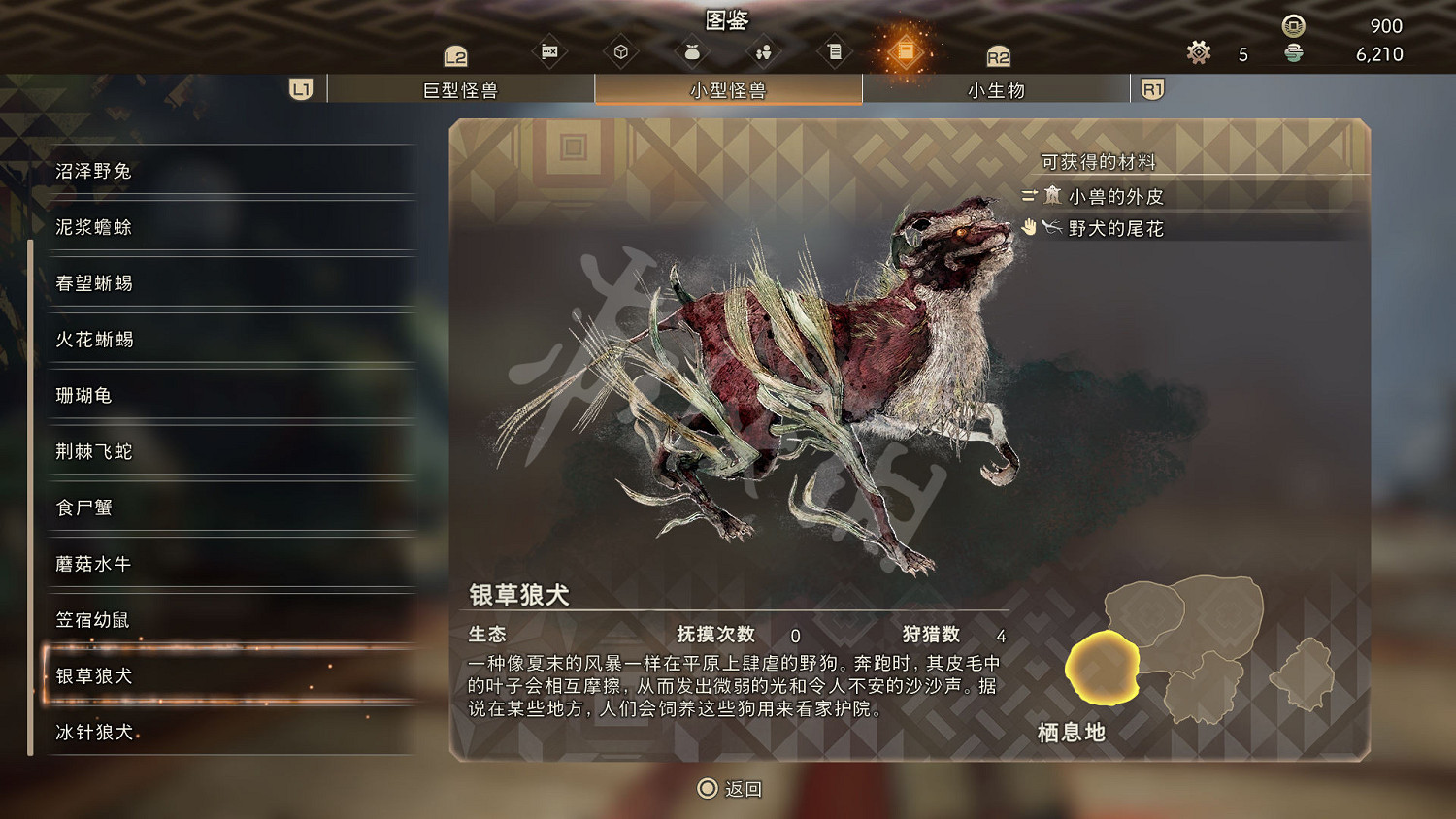Select the coin currency icon showing 900
Viewport: 1456px width, 819px height.
(1291, 26)
